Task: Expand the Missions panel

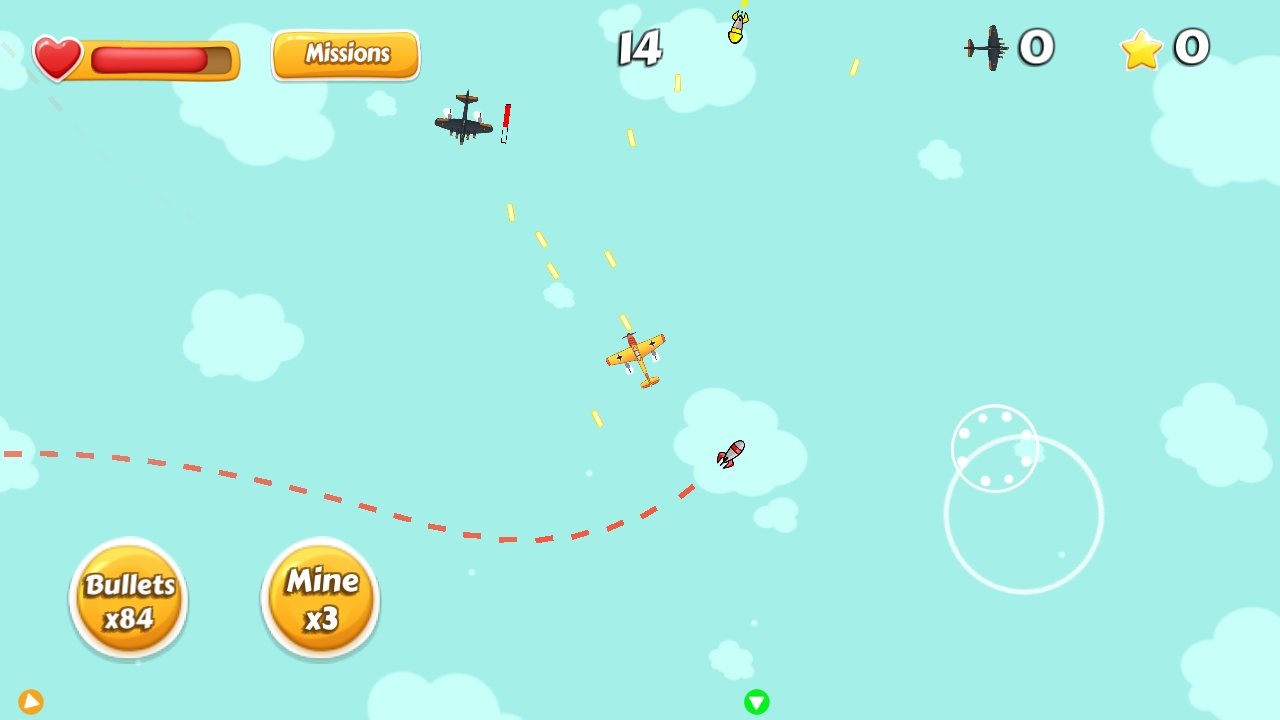Action: 345,55
